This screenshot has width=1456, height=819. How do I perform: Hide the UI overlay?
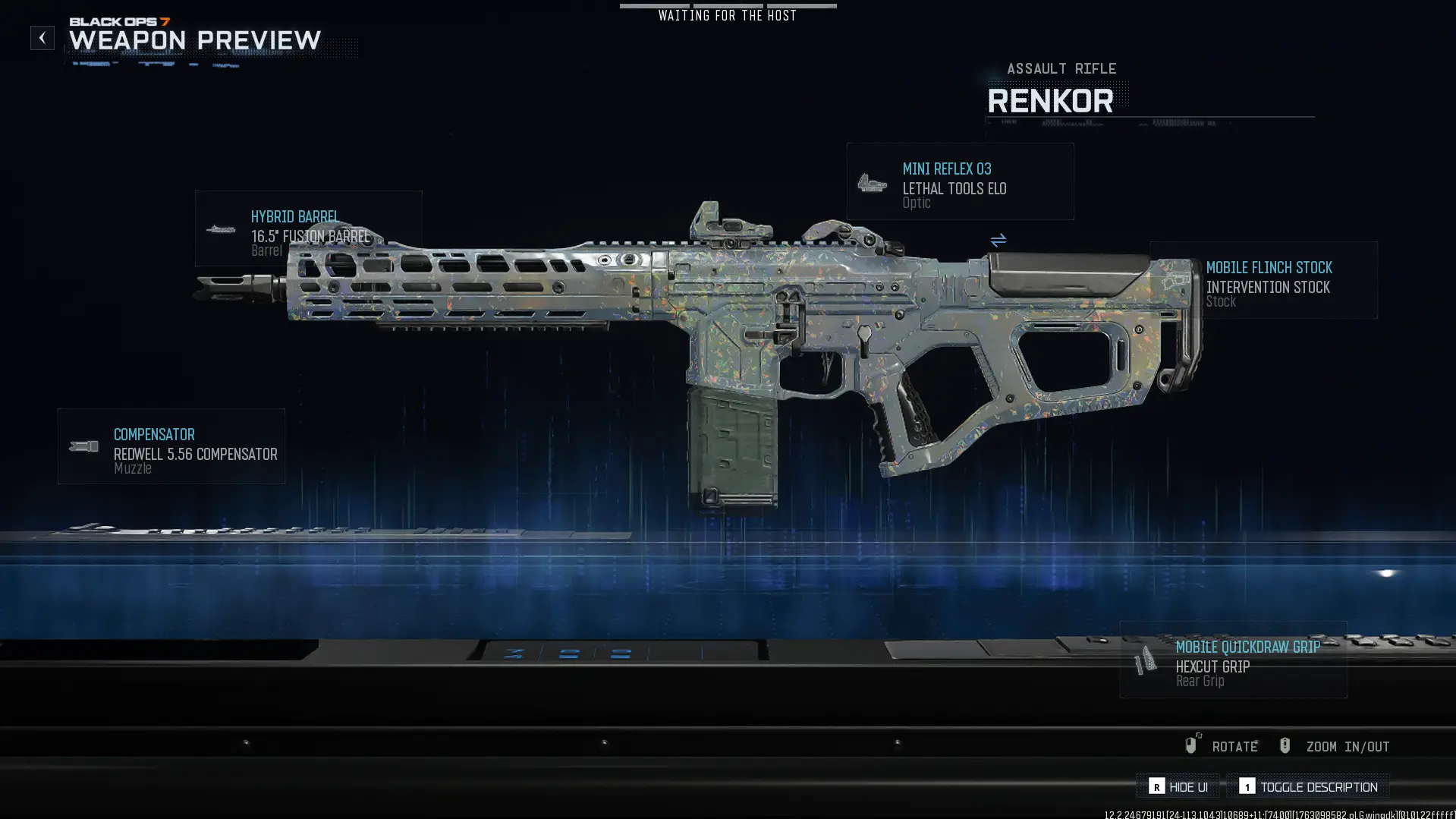1178,786
